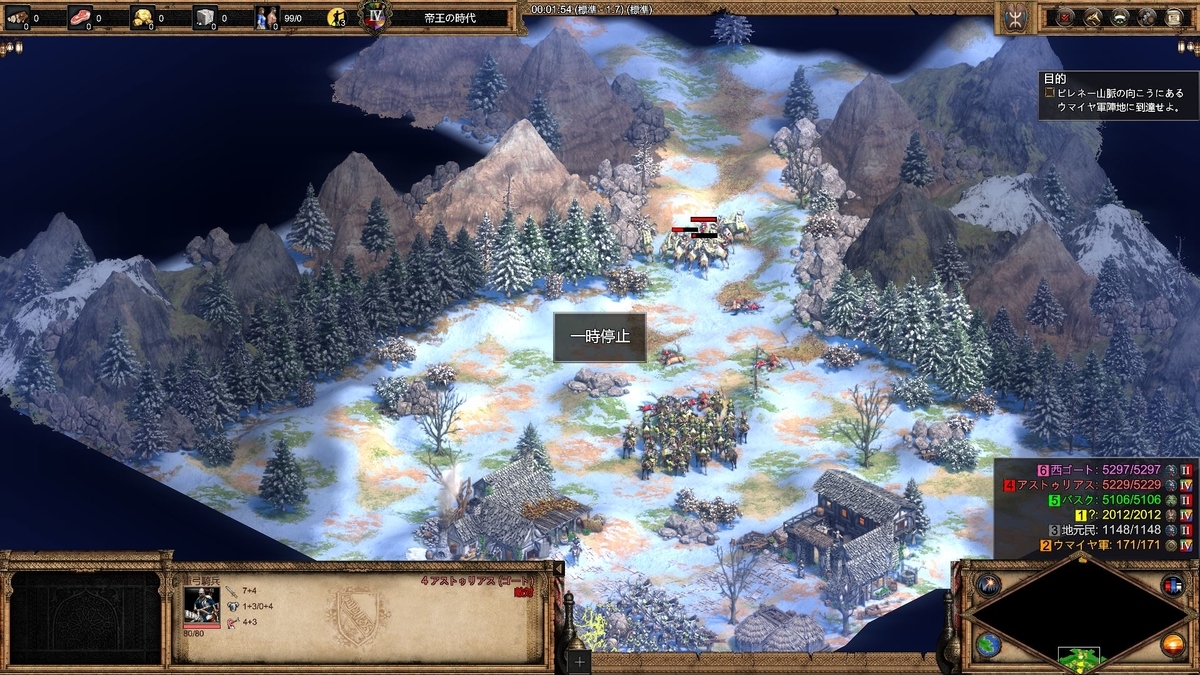Toggle the sunset orb minimap button
The height and width of the screenshot is (675, 1200).
[1172, 645]
